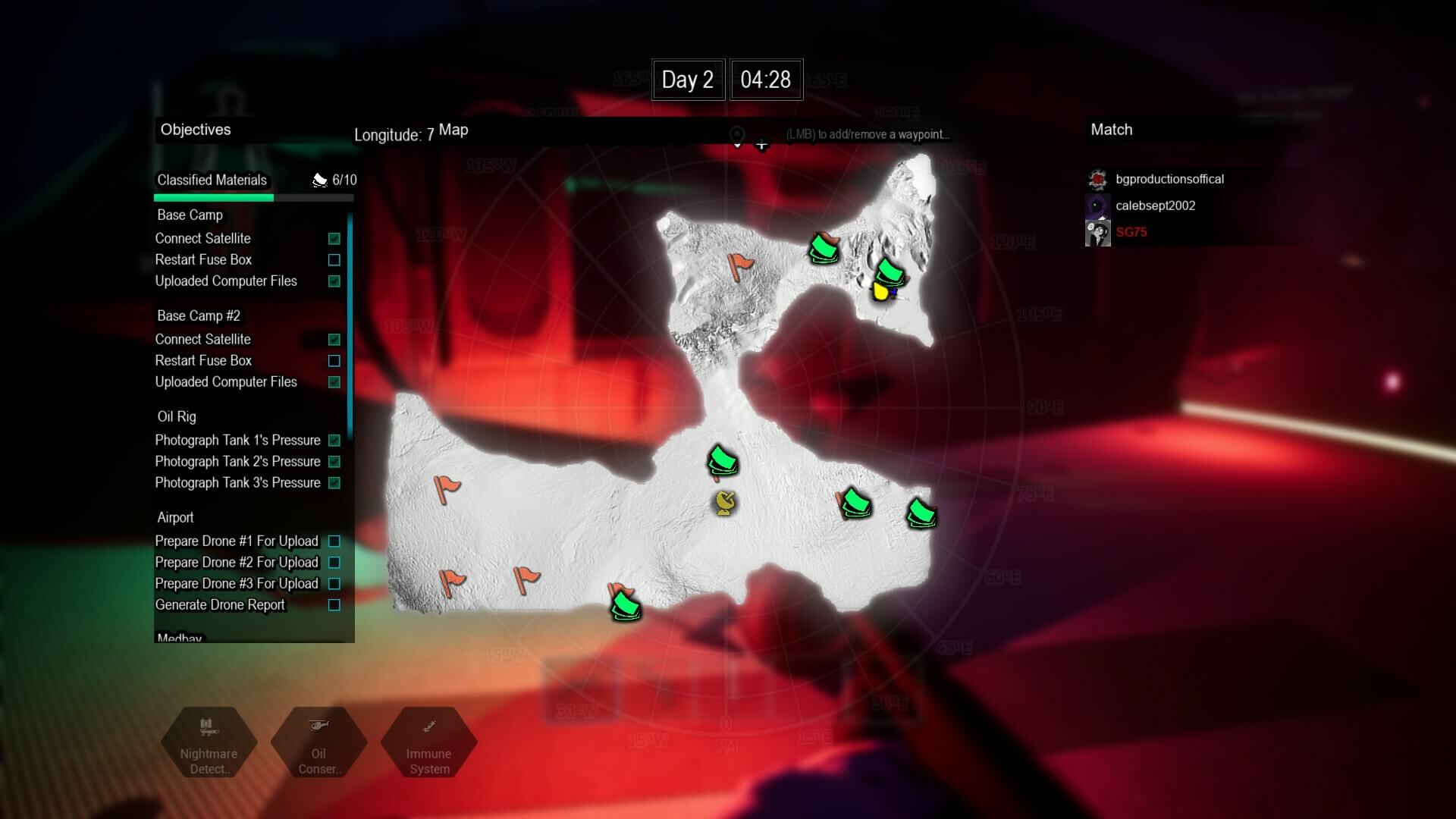Toggle the Generate Drone Report checkbox

334,605
